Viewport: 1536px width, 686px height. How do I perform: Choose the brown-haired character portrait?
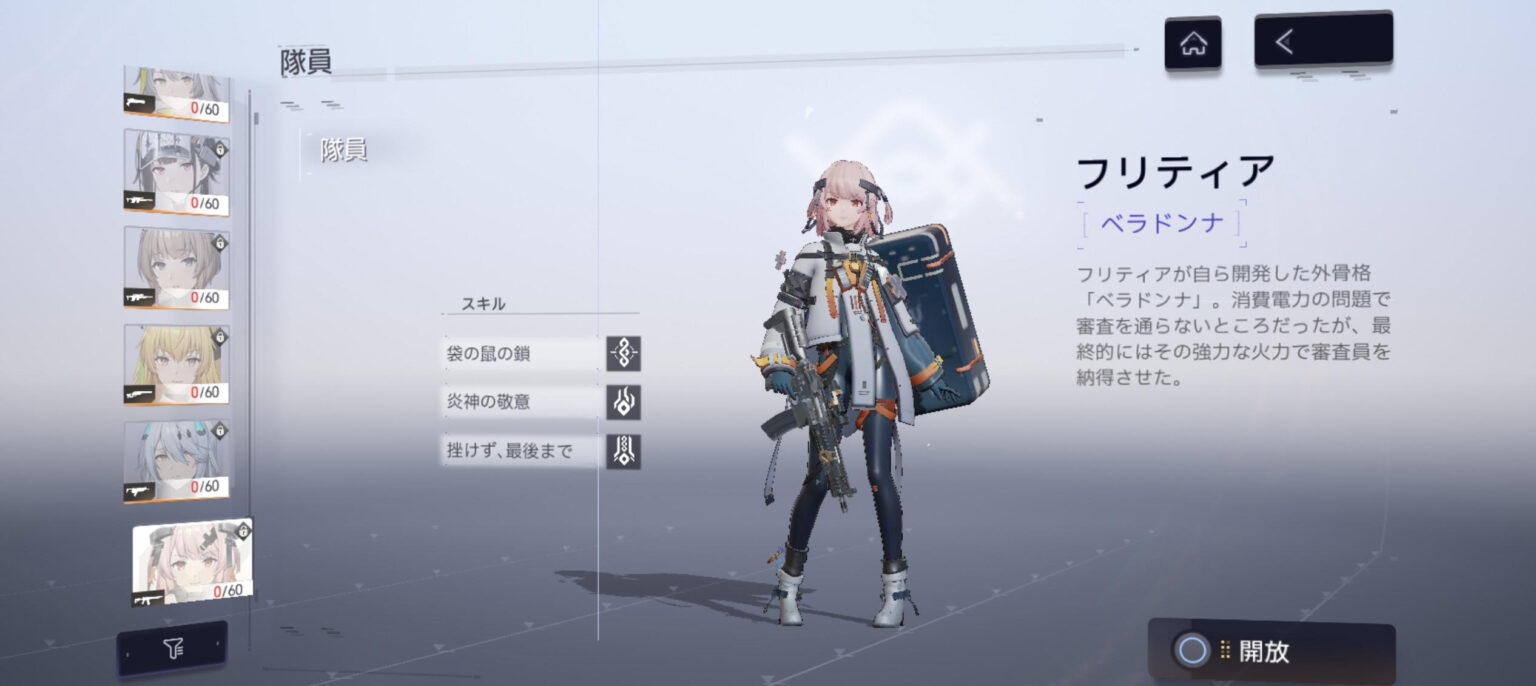[x=177, y=267]
